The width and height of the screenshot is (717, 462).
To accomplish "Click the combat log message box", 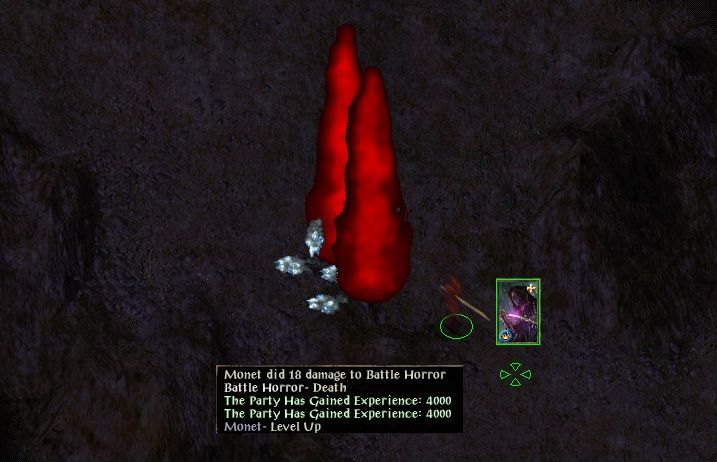I will click(340, 400).
